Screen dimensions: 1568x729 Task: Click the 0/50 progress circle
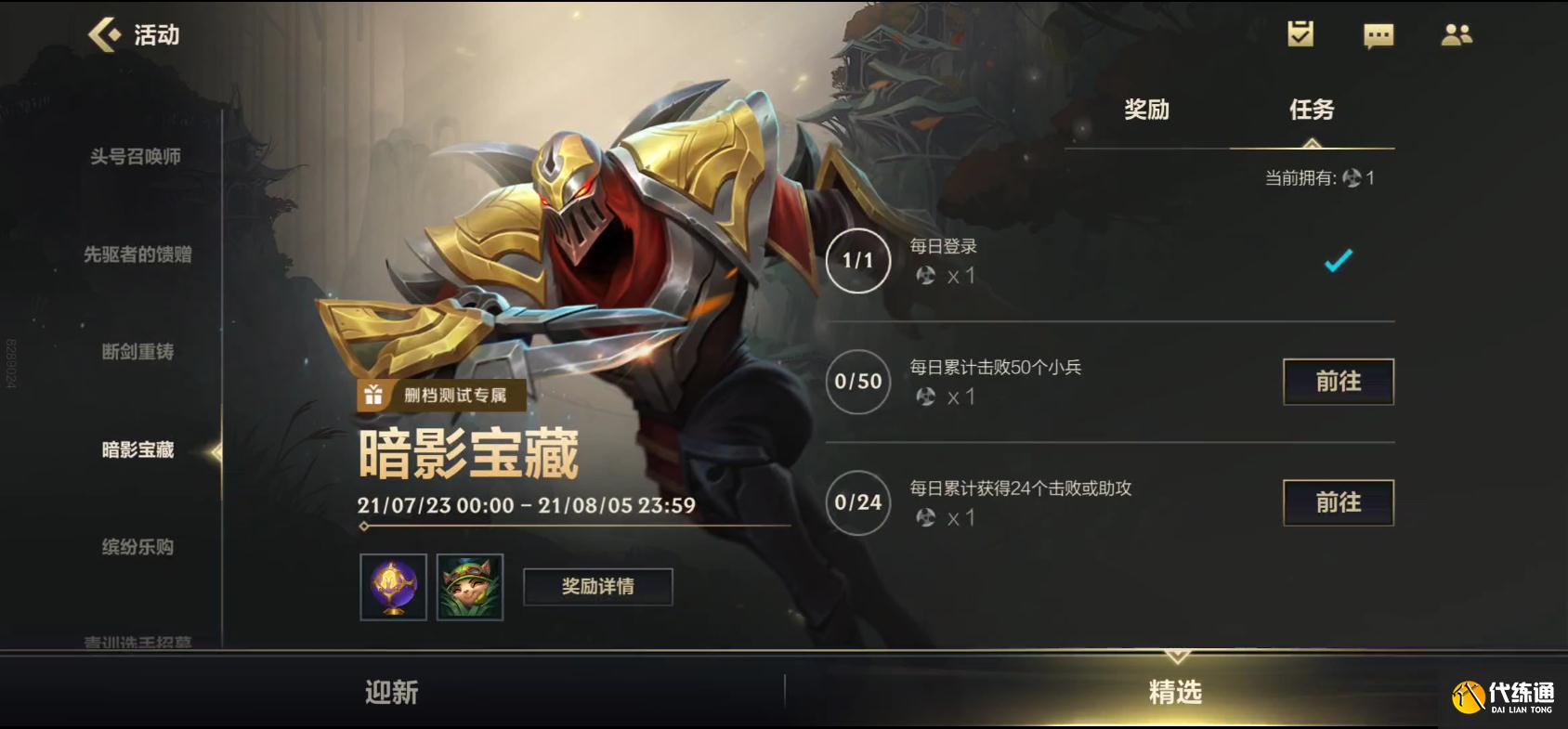(856, 382)
